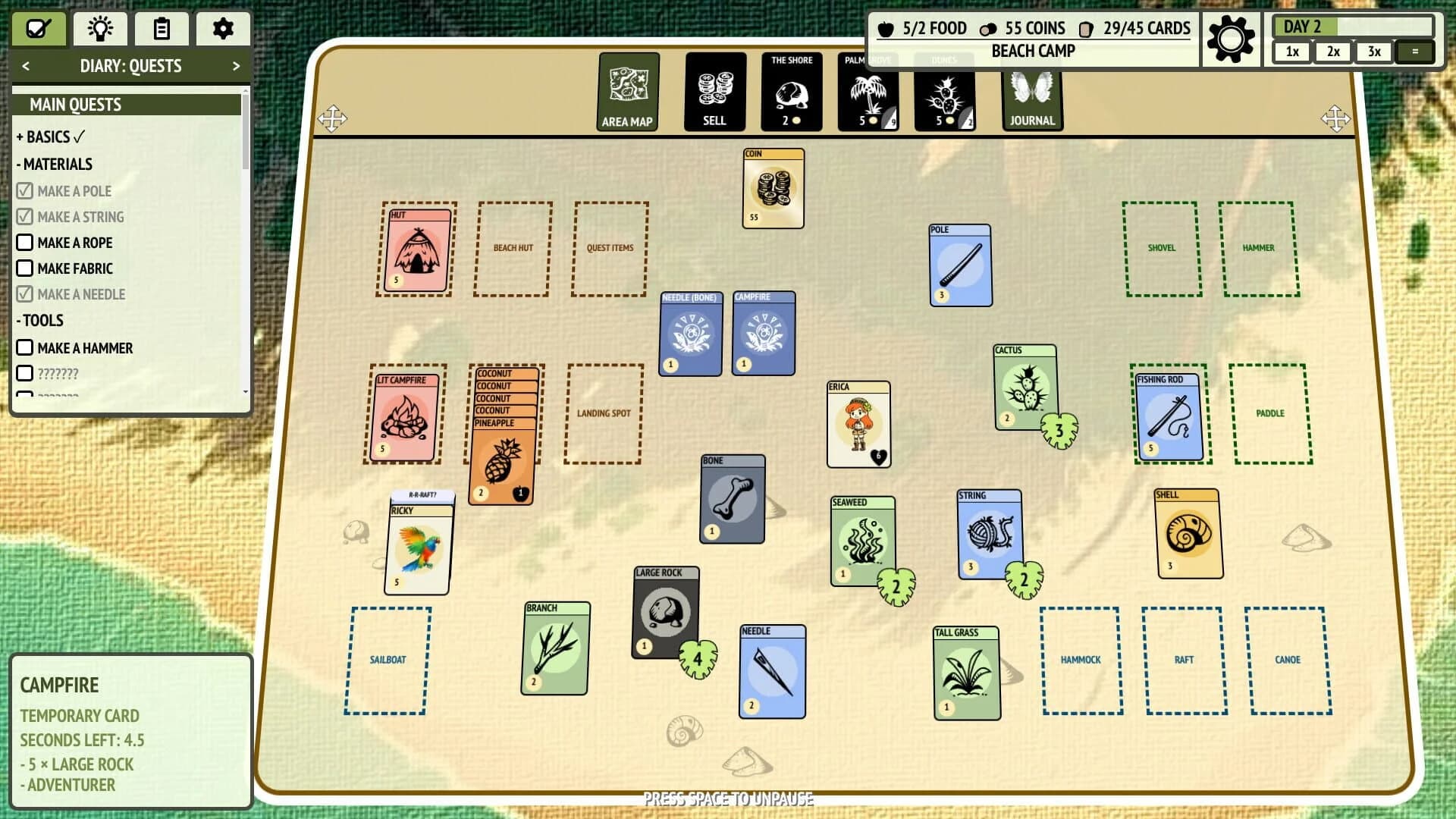Open the Area Map
The width and height of the screenshot is (1456, 819).
(x=628, y=91)
